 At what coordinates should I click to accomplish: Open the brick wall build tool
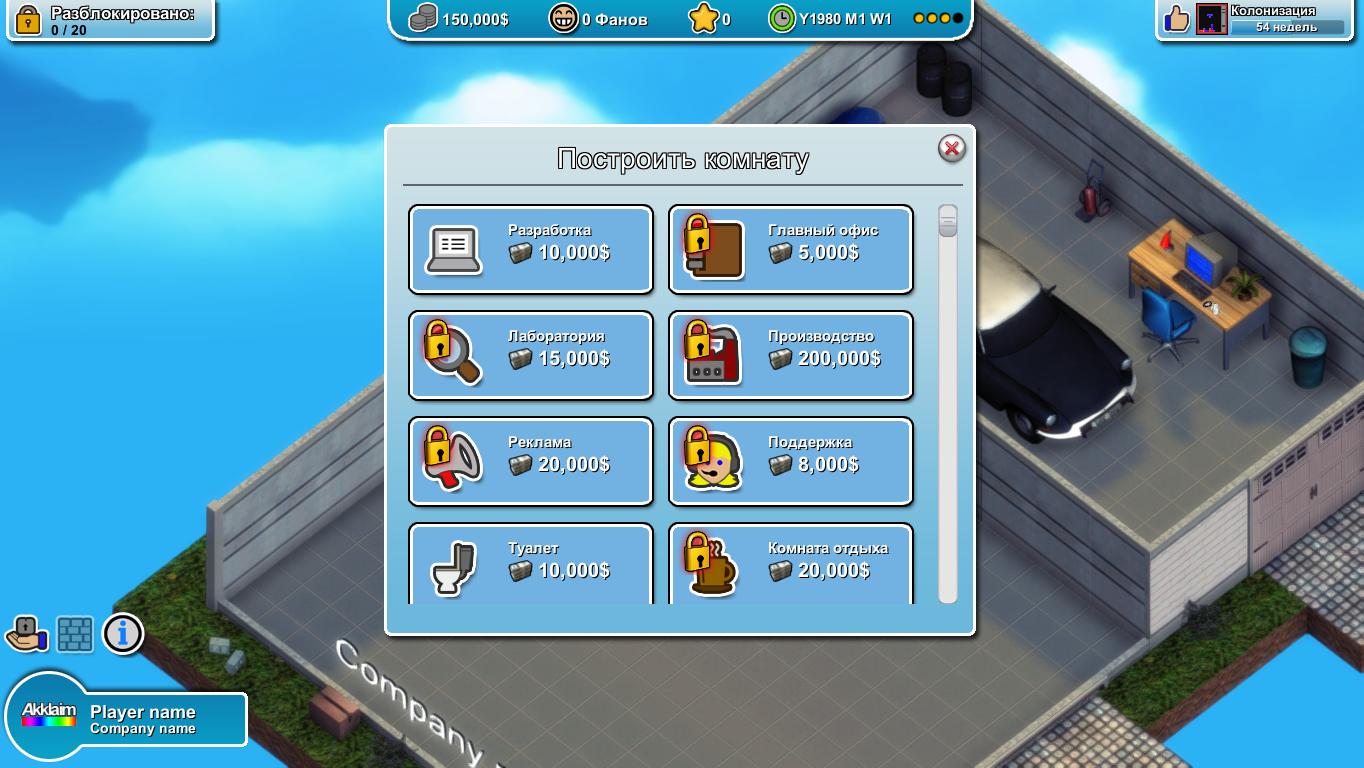pos(75,634)
